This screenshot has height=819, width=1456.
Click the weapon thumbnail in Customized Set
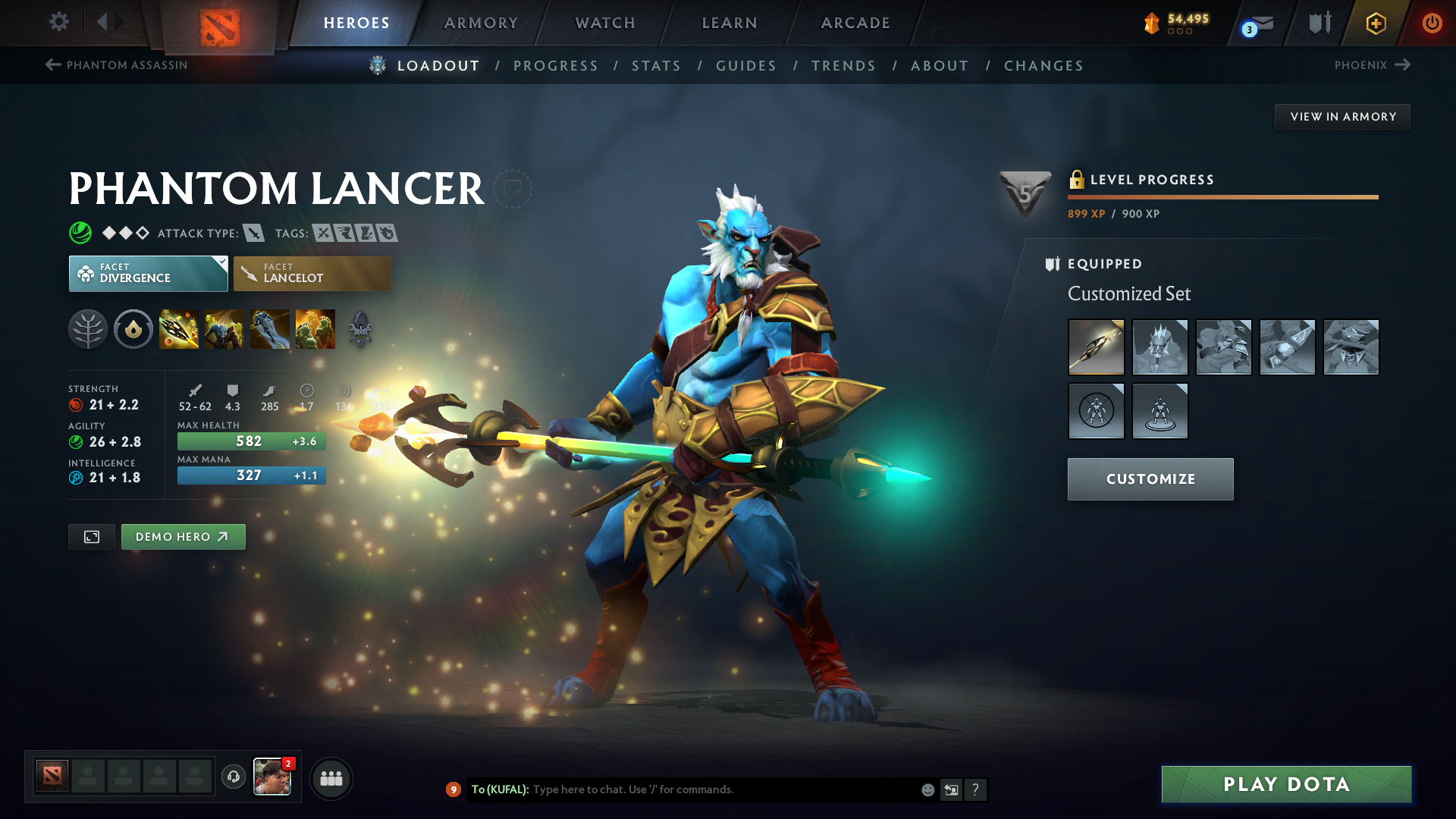(x=1097, y=347)
